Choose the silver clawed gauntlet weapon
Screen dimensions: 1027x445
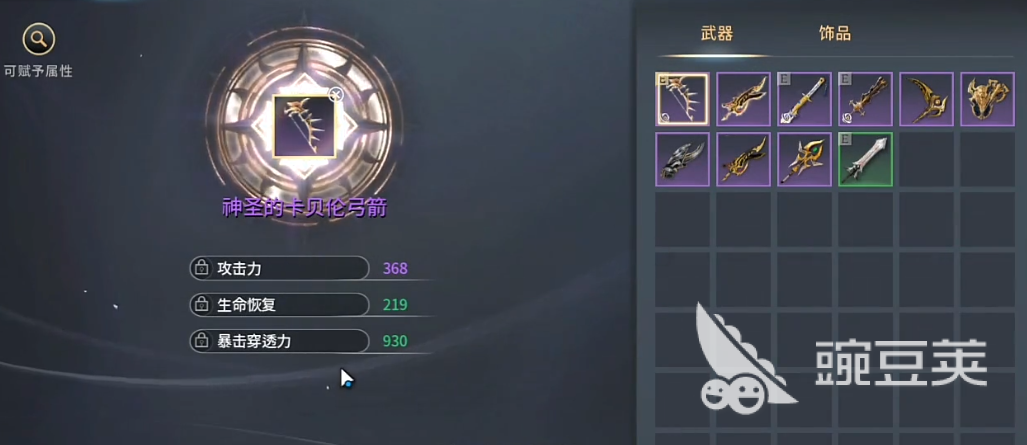pos(682,160)
